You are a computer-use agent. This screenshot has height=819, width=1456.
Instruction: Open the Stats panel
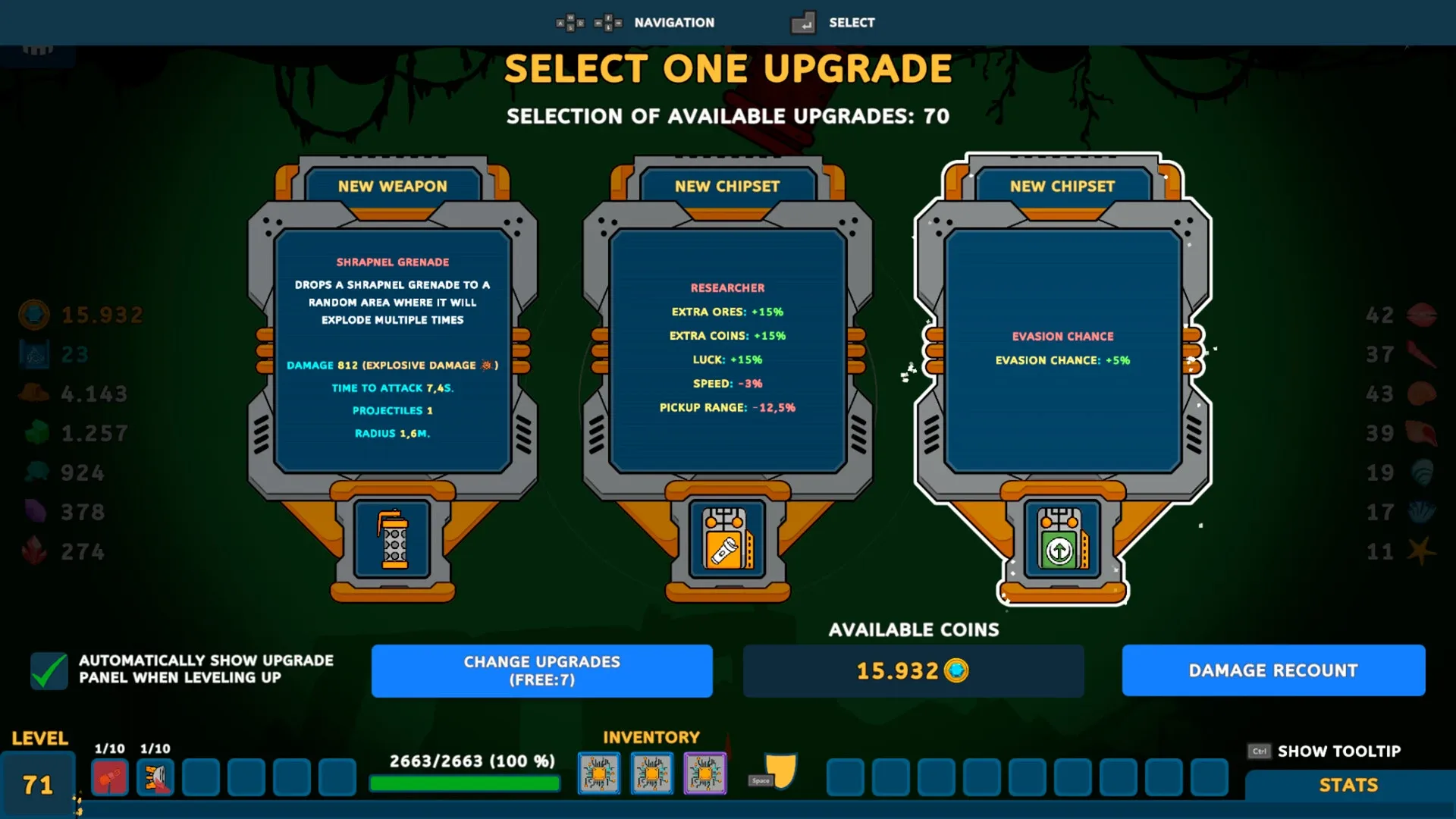click(1349, 785)
